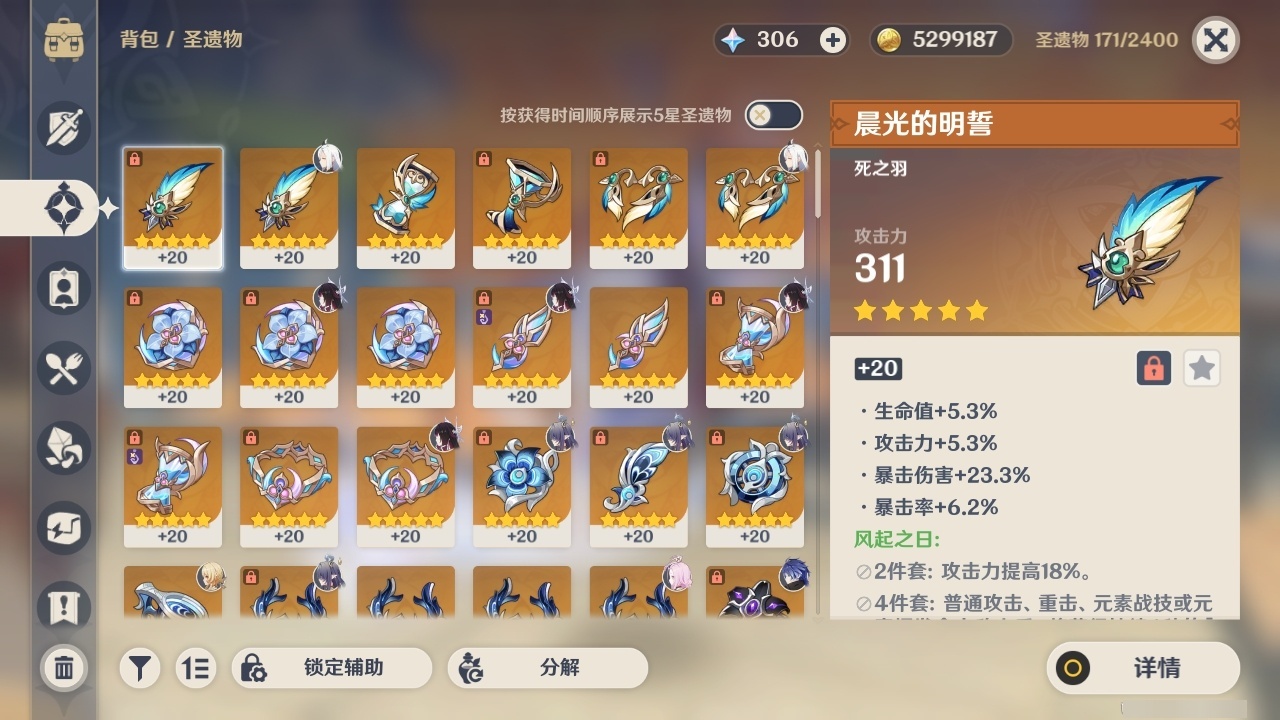The image size is (1280, 720).
Task: Open the materials crystal category
Action: (x=63, y=448)
